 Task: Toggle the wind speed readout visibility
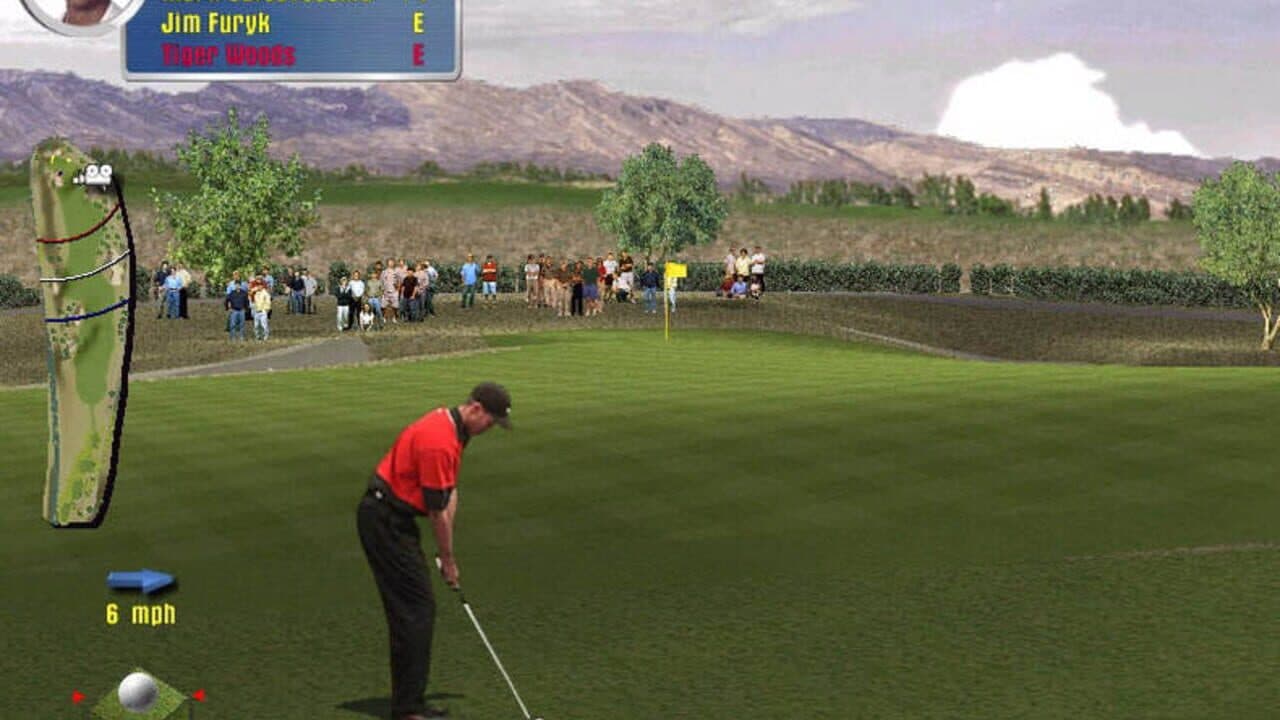[x=142, y=611]
